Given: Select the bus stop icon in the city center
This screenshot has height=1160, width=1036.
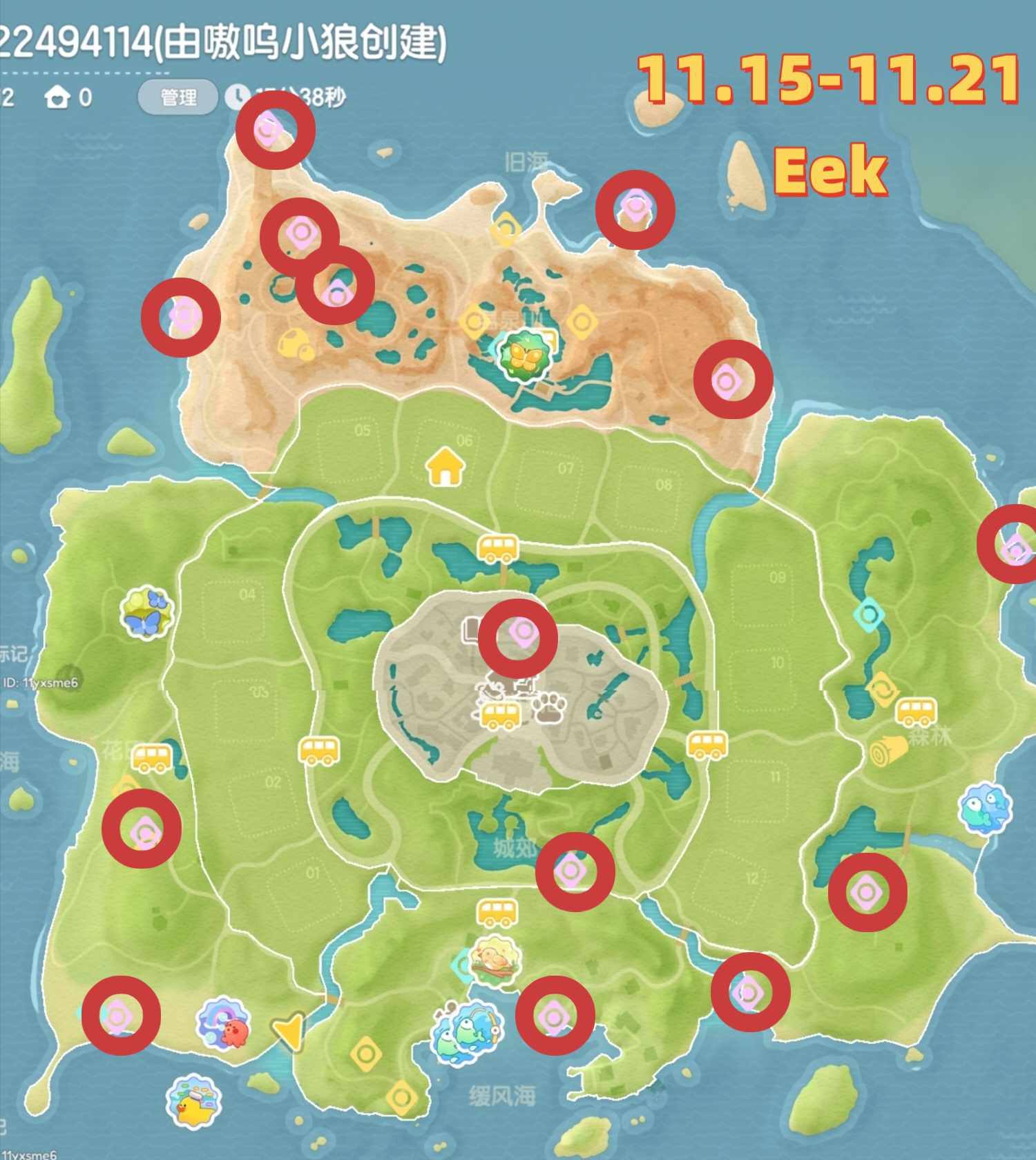Looking at the screenshot, I should coord(499,717).
